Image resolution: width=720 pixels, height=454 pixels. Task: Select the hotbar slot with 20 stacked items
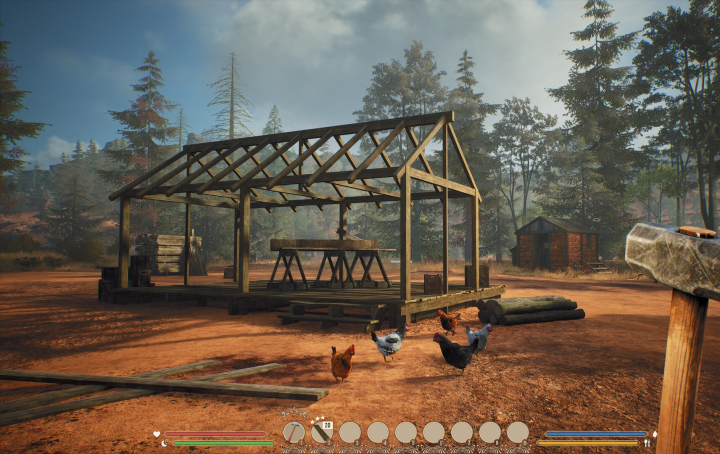click(x=321, y=432)
